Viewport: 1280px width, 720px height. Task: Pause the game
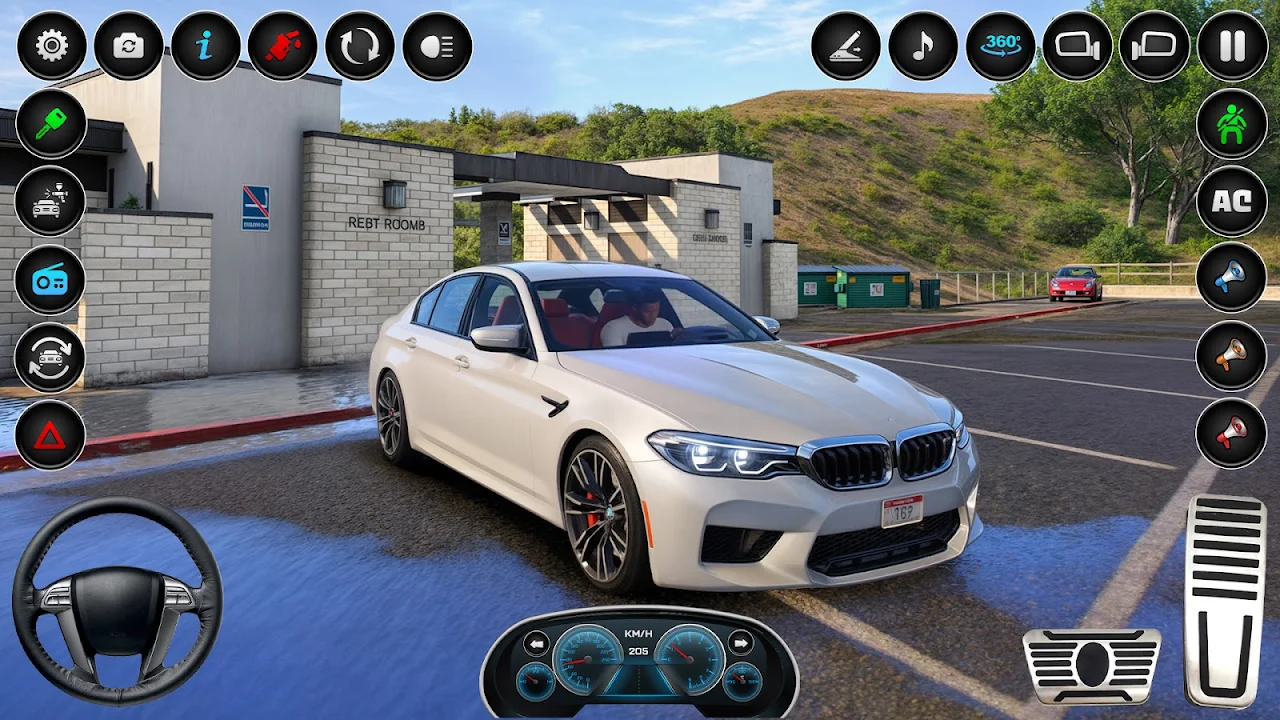[x=1232, y=46]
